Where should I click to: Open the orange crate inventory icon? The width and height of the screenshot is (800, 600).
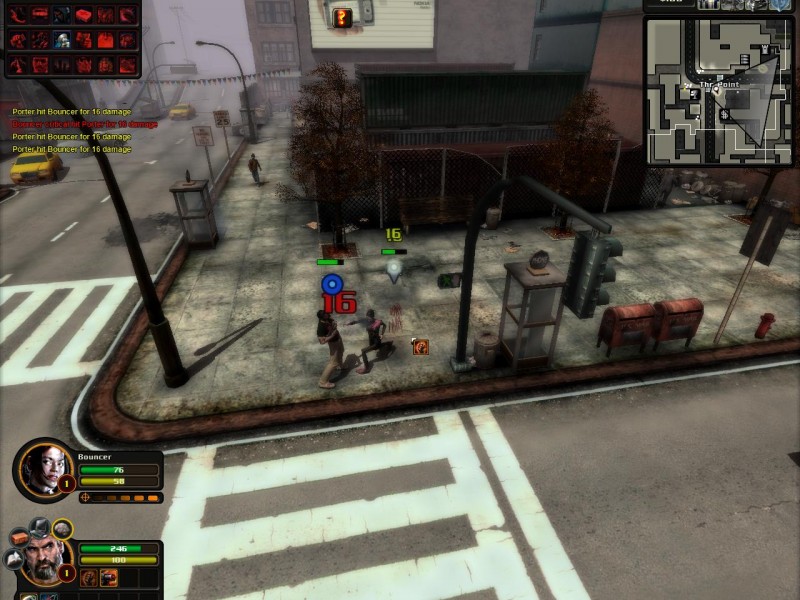[21, 537]
